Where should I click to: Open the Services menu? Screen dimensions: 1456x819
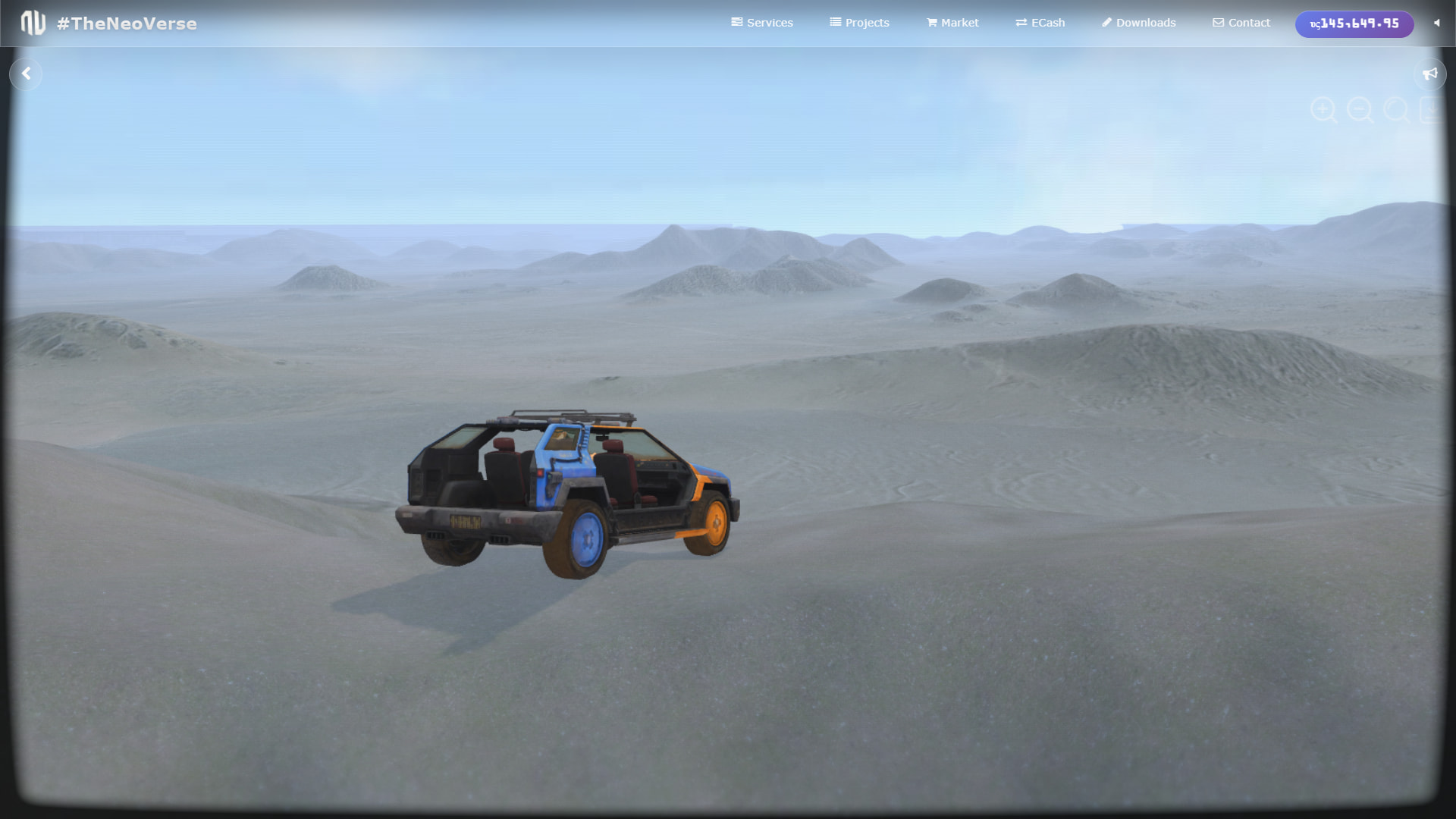(762, 23)
